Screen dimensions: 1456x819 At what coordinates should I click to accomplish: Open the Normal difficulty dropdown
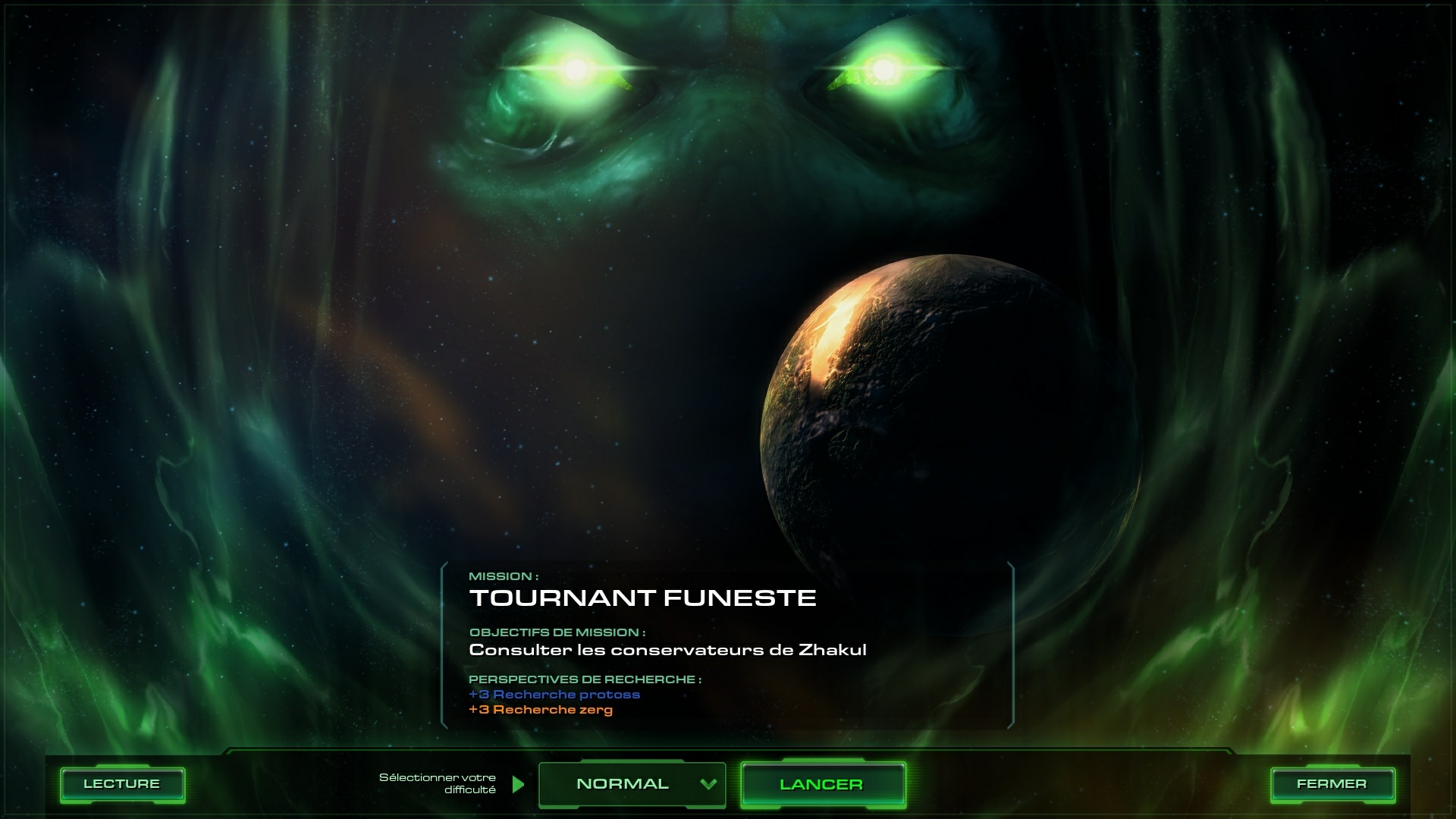[632, 784]
